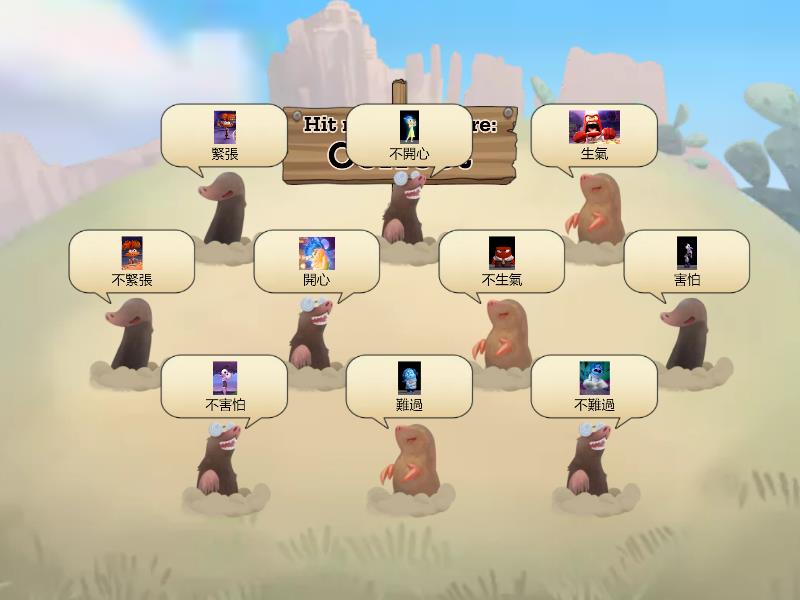Hit the mole labeled 害怕

pyautogui.click(x=686, y=335)
